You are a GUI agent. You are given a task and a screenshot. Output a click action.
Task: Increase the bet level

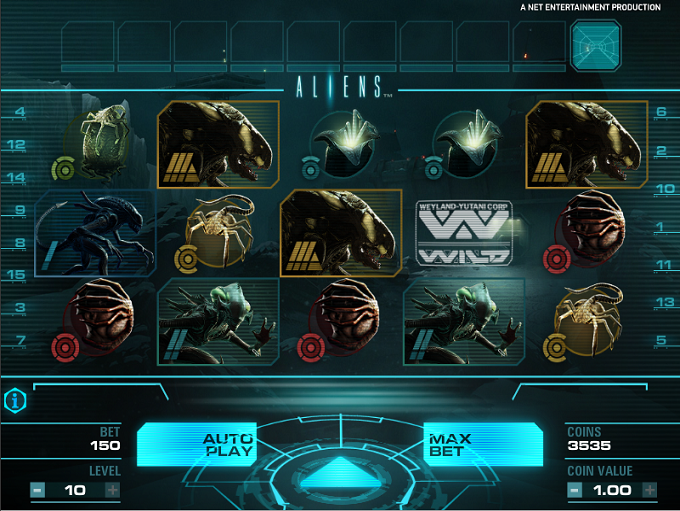(x=112, y=490)
